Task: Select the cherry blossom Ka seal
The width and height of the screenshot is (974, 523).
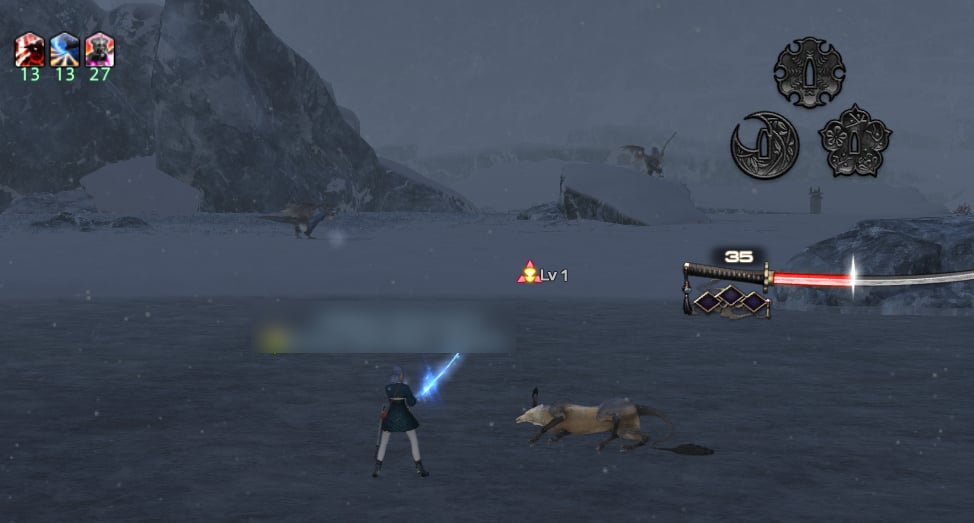Action: click(x=855, y=141)
